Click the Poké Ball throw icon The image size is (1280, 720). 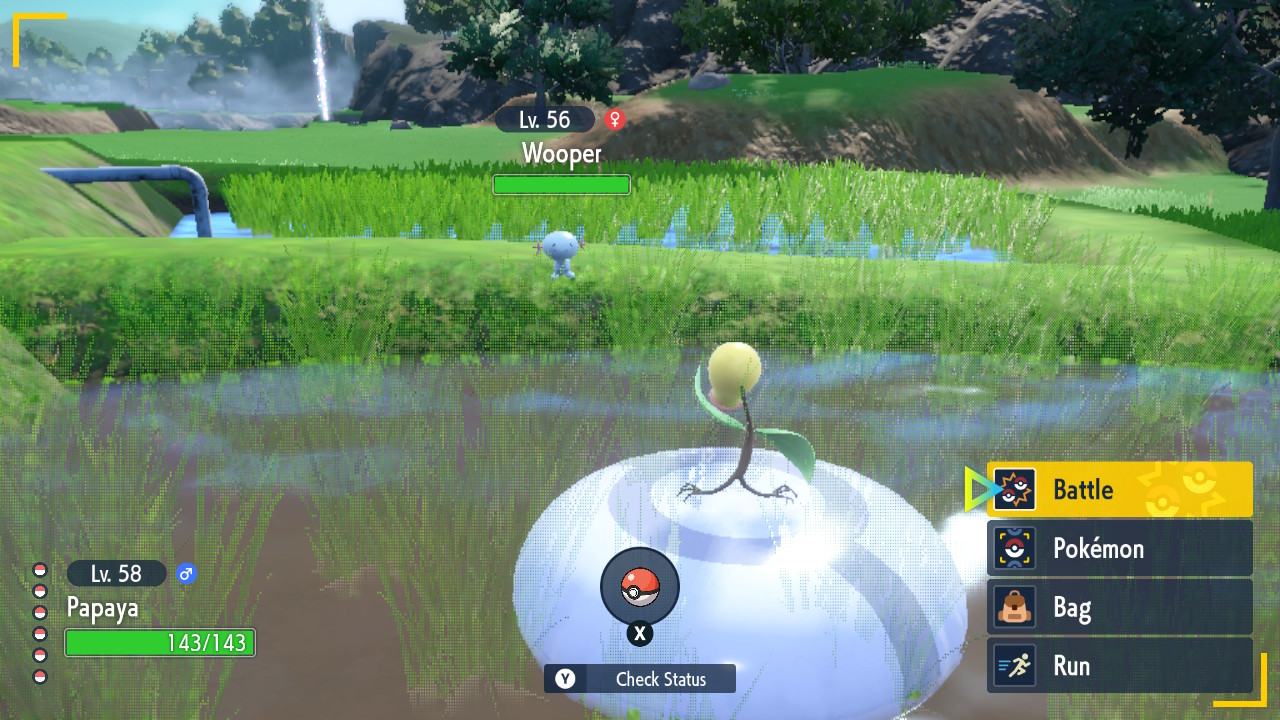[640, 588]
